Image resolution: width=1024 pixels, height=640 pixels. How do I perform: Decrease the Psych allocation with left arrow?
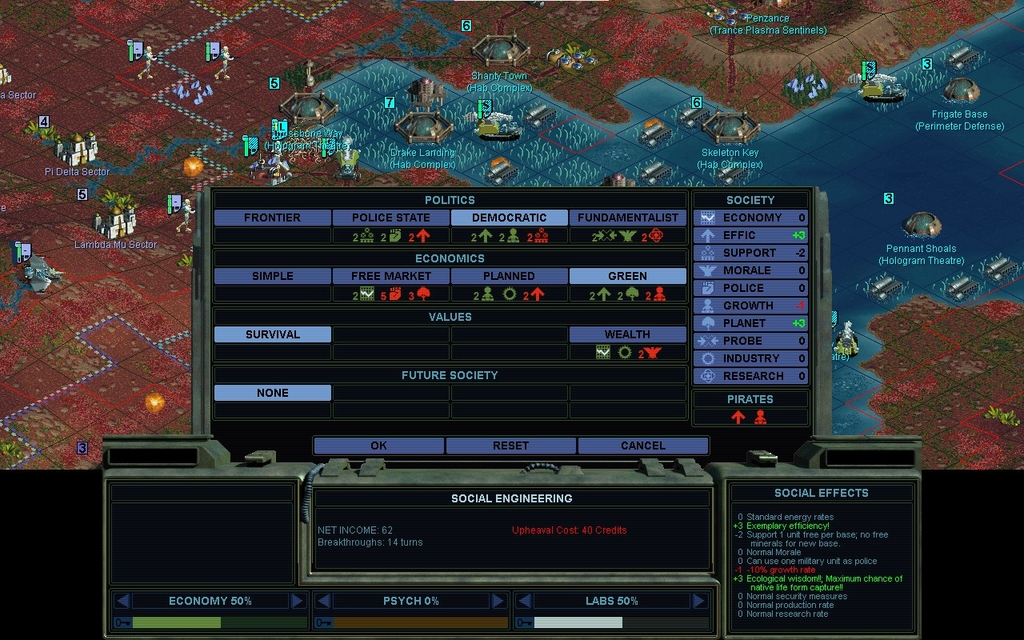322,601
